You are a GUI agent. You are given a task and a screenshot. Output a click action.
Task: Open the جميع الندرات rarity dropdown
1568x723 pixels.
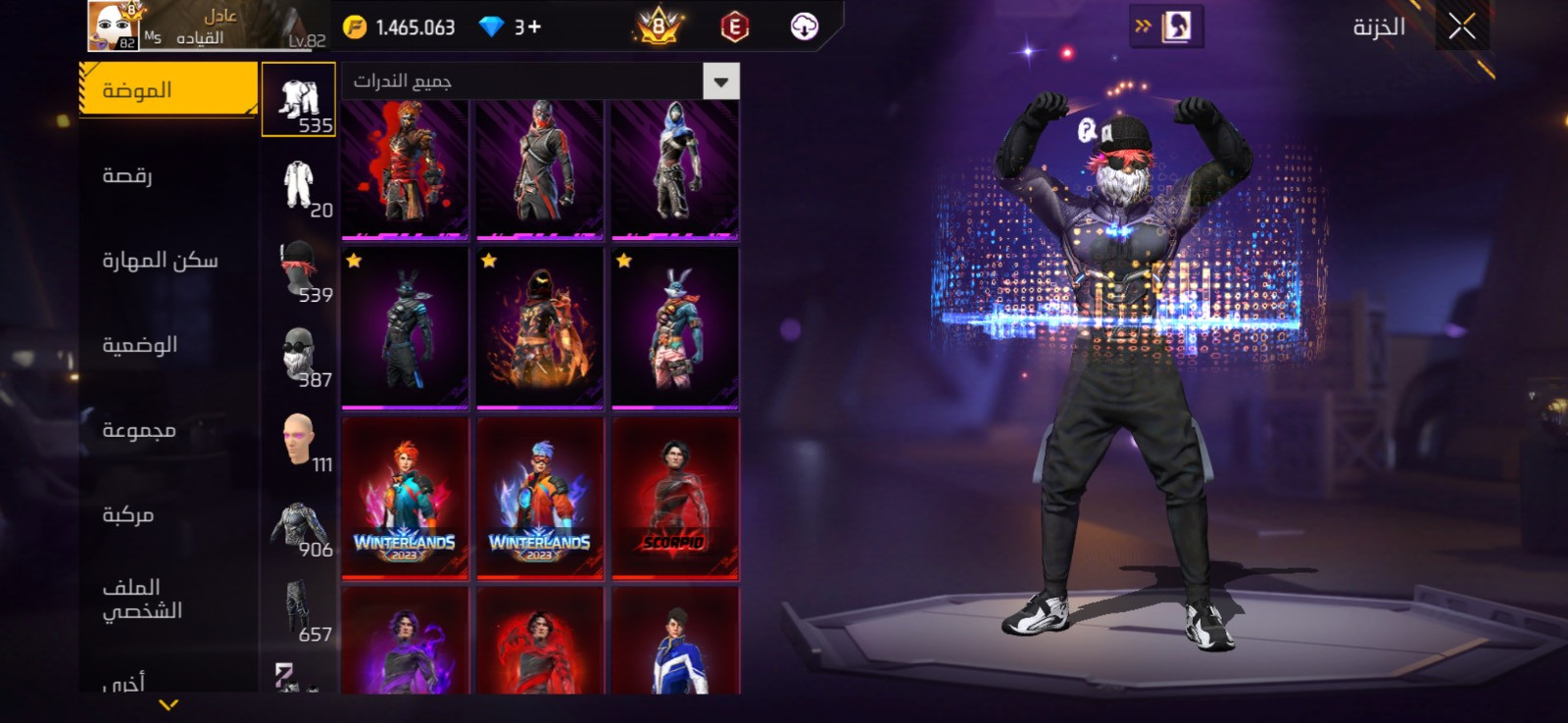[x=720, y=81]
